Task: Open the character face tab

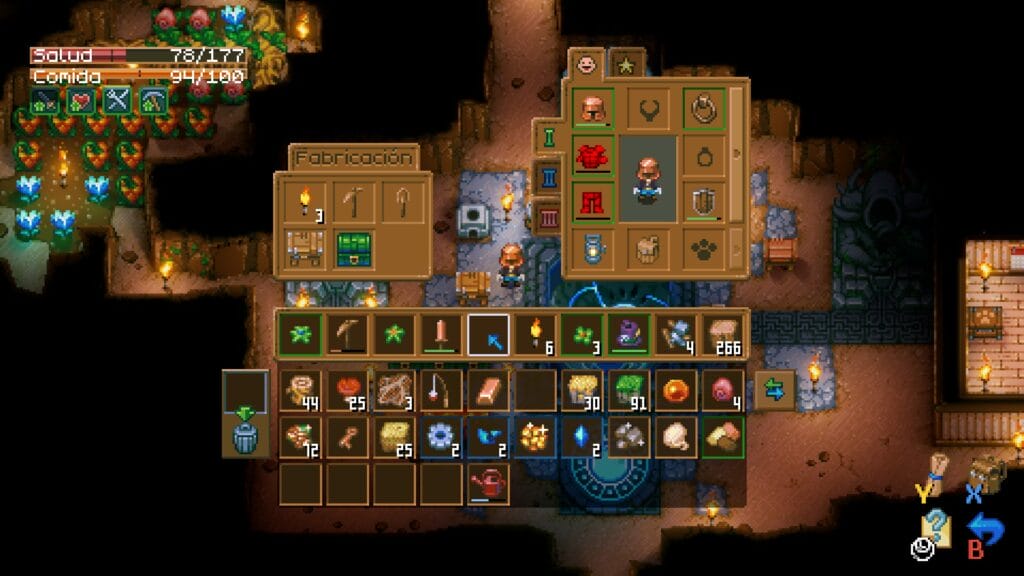Action: (586, 65)
